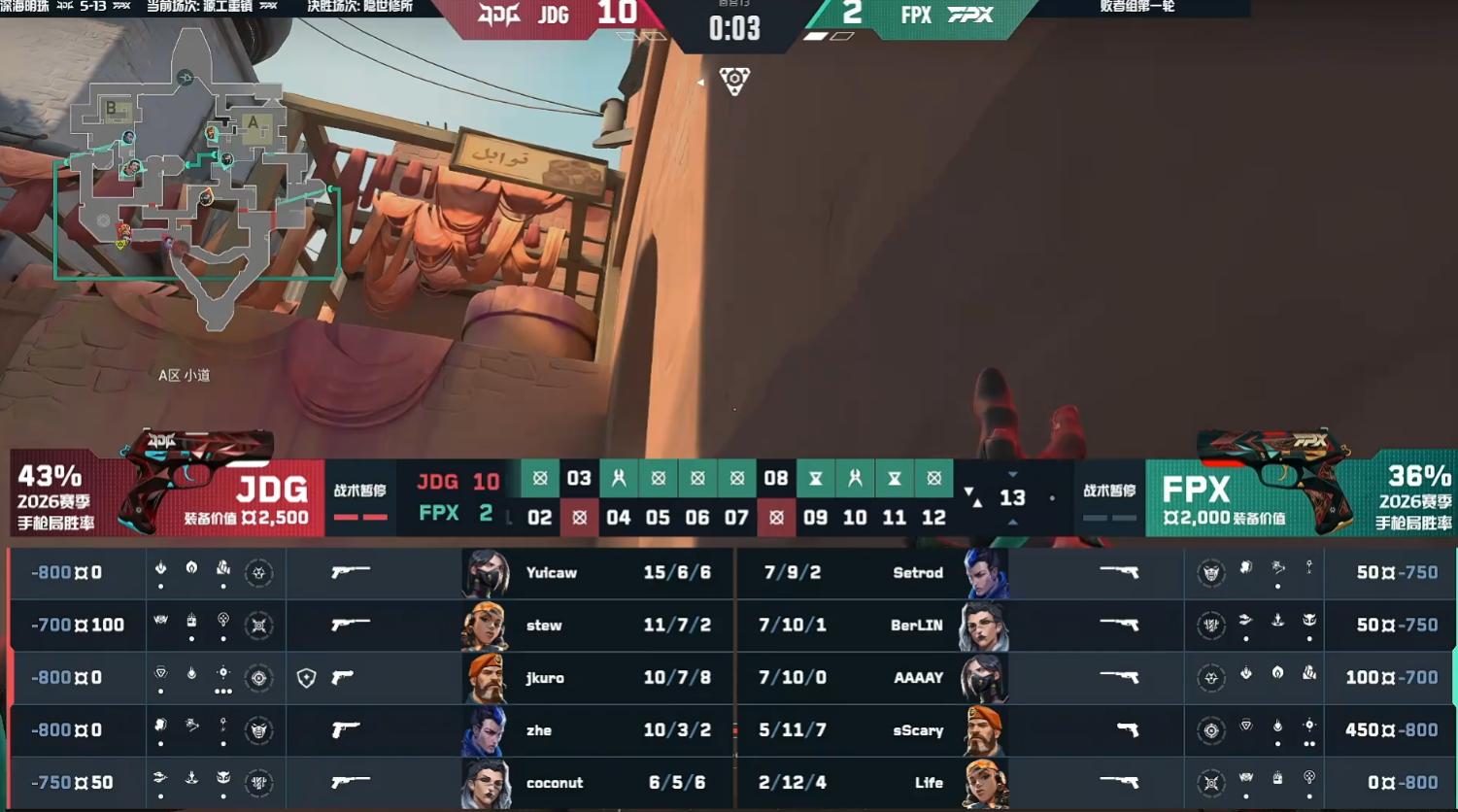Pick AAAAY from the player list

(918, 678)
